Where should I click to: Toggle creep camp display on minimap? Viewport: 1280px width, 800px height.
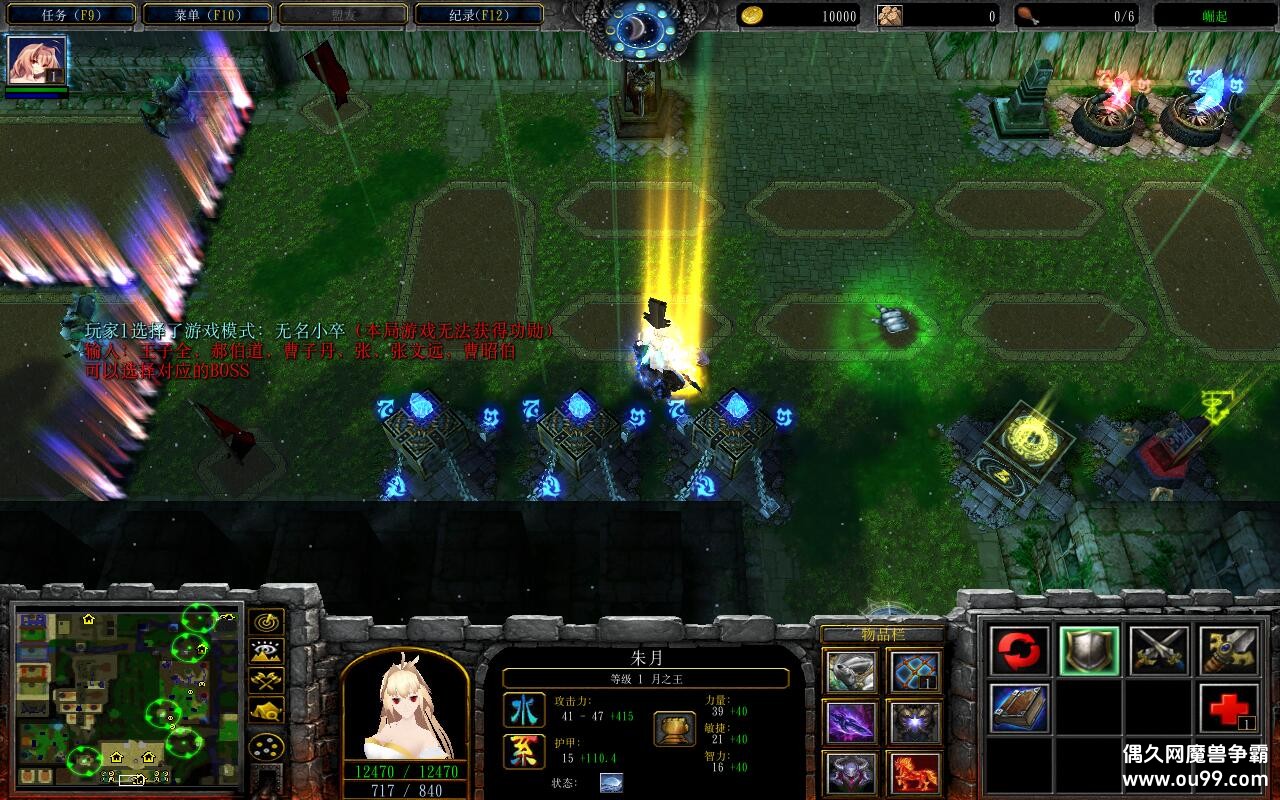pos(267,710)
